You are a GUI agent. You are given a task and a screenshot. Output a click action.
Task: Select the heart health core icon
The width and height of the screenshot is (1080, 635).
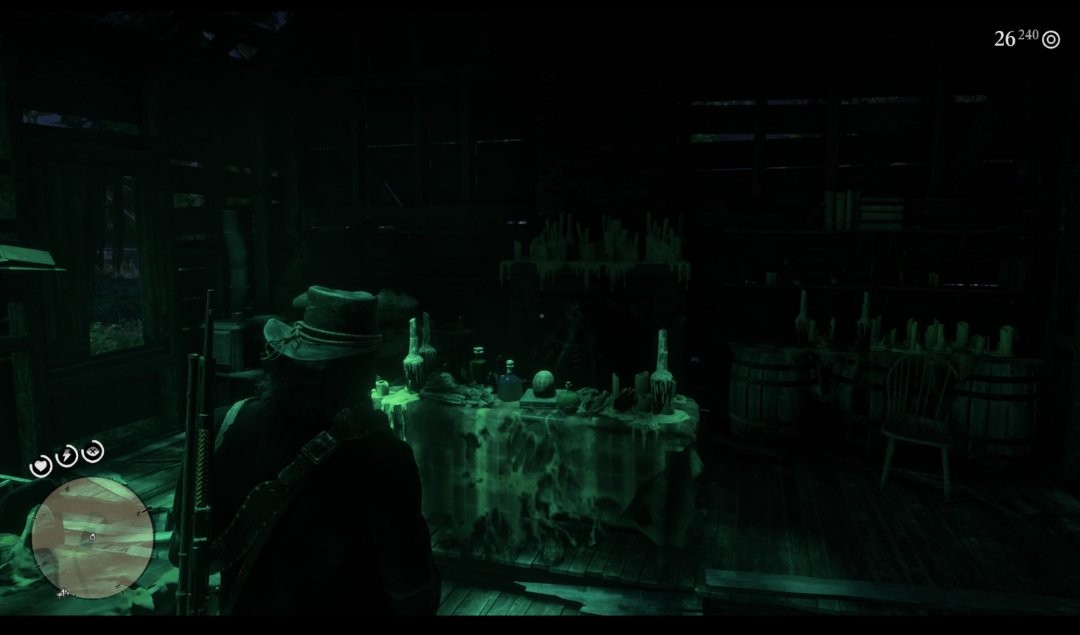point(42,465)
